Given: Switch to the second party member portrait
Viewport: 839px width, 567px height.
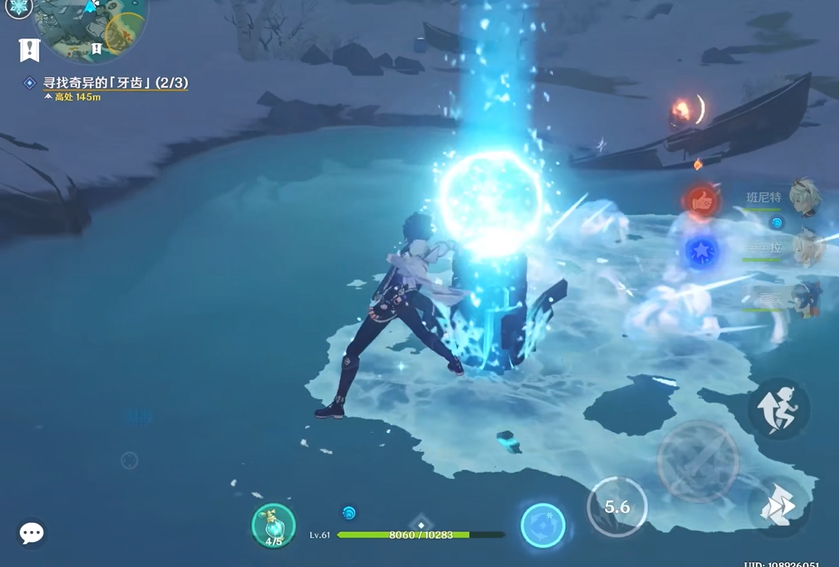Looking at the screenshot, I should 803,247.
